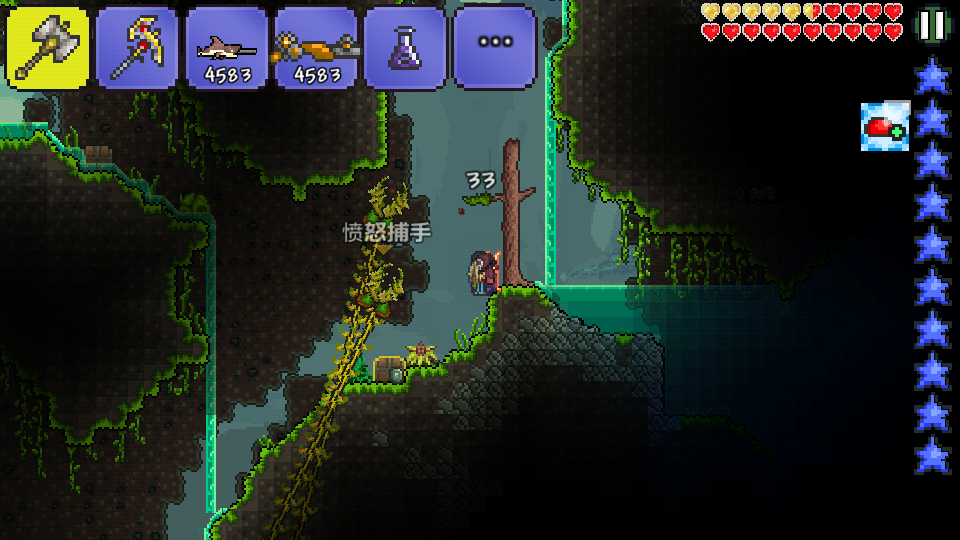Tap the red heart buff icon

[885, 127]
